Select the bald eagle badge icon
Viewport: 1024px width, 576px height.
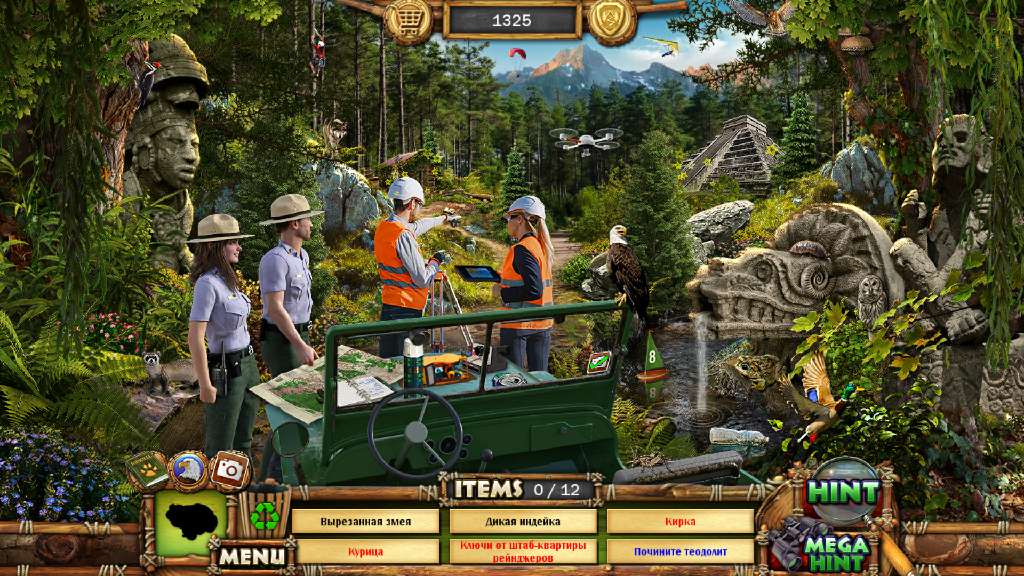point(188,469)
